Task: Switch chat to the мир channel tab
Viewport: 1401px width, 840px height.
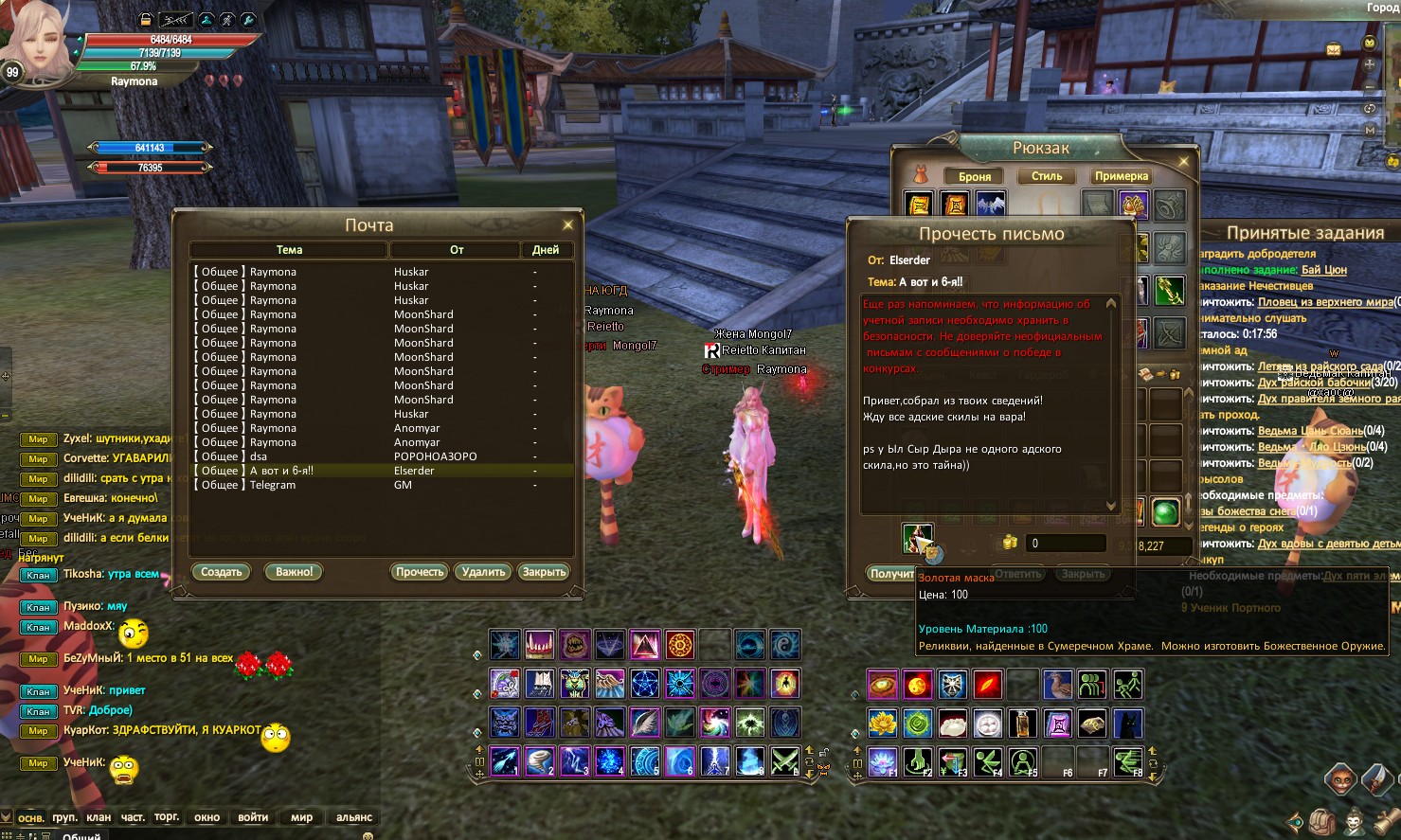Action: 301,817
